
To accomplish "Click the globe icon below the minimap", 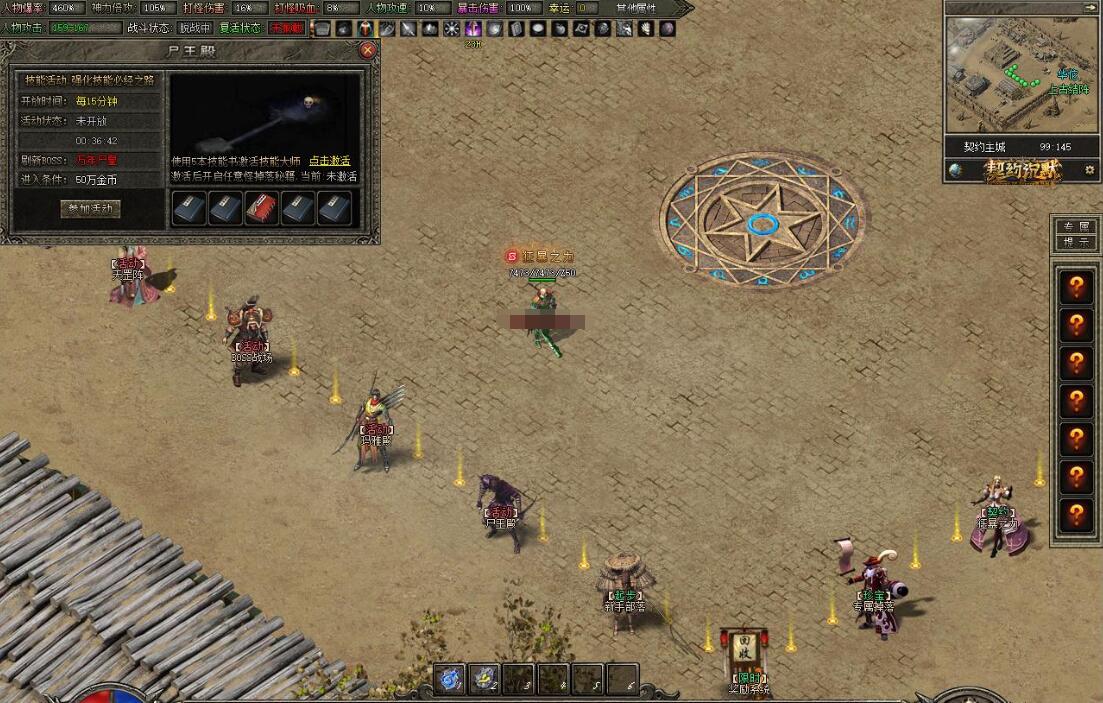I will click(957, 170).
